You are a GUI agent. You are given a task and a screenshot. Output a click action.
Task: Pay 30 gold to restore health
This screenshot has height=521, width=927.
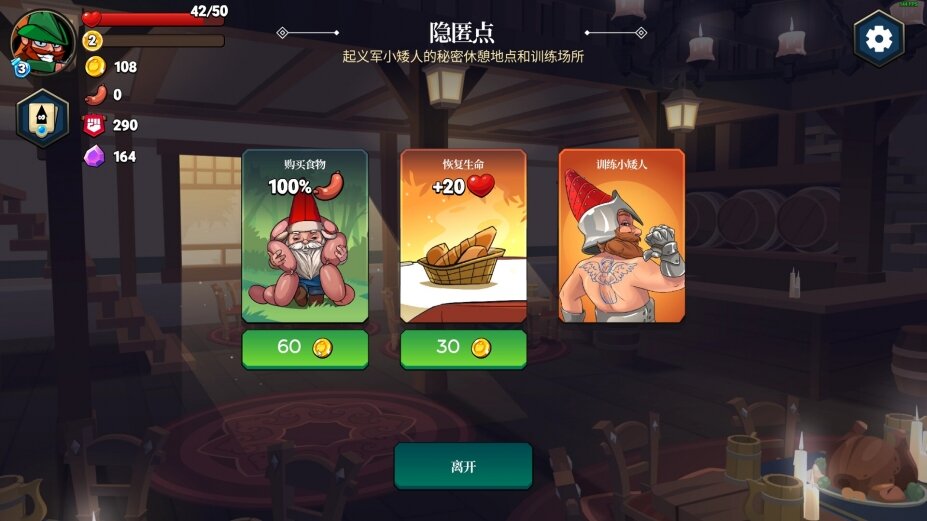(x=463, y=348)
